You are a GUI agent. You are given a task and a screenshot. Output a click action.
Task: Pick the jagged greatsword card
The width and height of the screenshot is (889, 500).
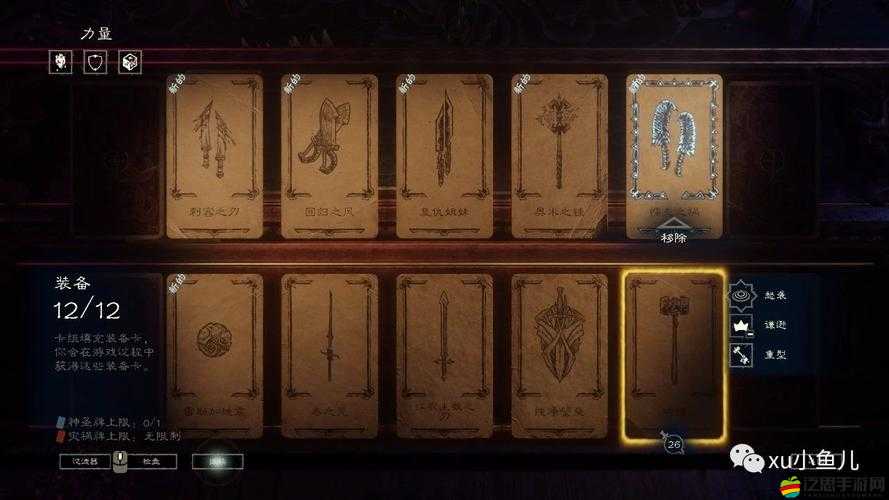(444, 155)
